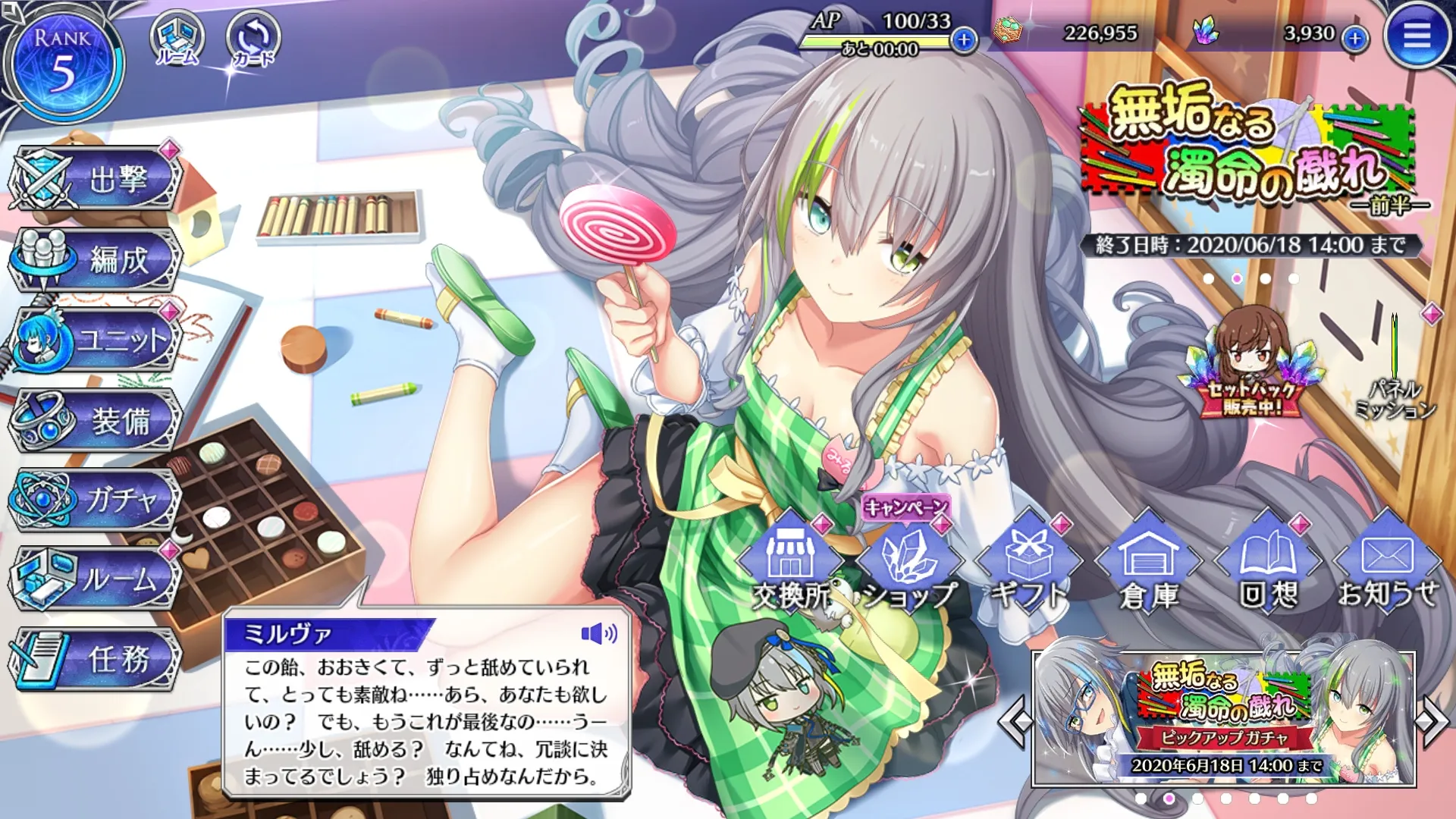Open the ギフト gift box

tap(1028, 565)
